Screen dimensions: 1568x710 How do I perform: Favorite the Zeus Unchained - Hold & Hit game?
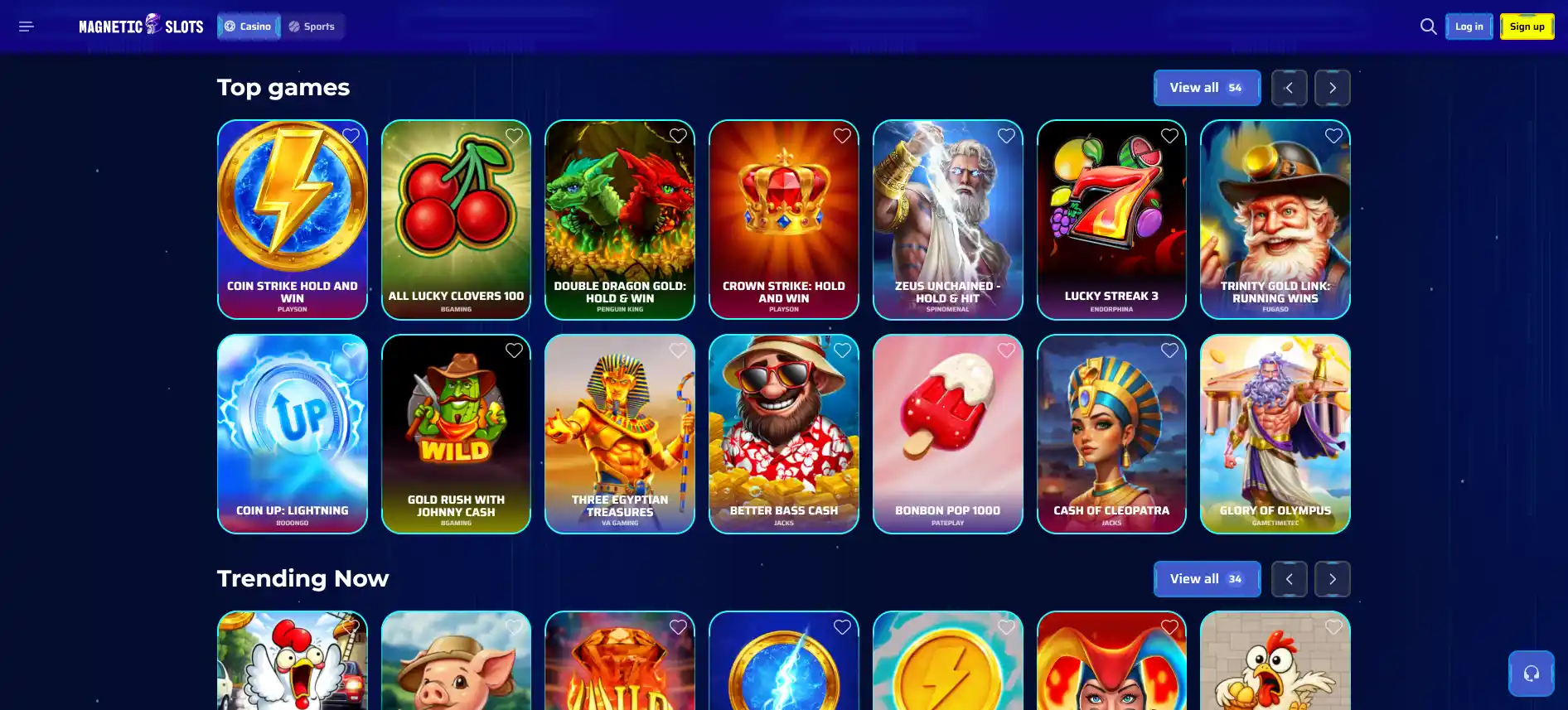pyautogui.click(x=1006, y=135)
